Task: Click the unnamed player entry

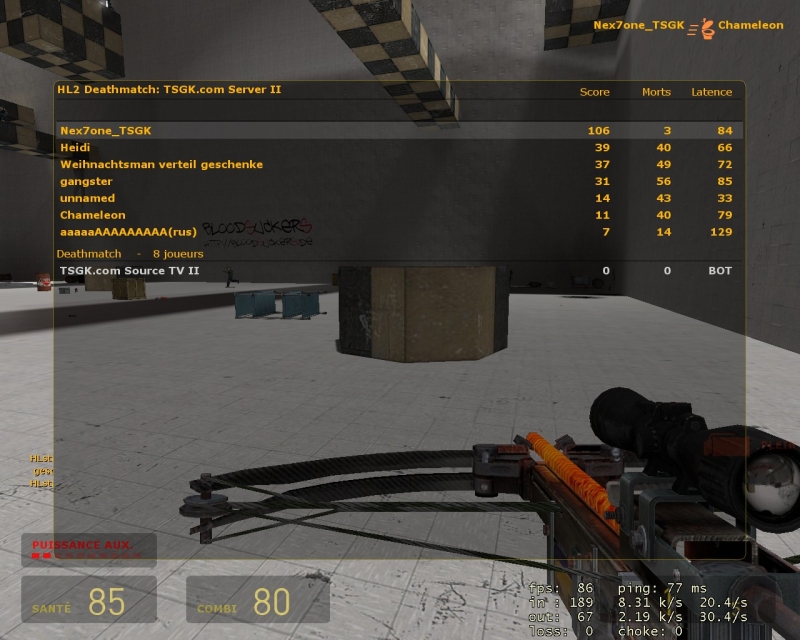Action: click(83, 198)
